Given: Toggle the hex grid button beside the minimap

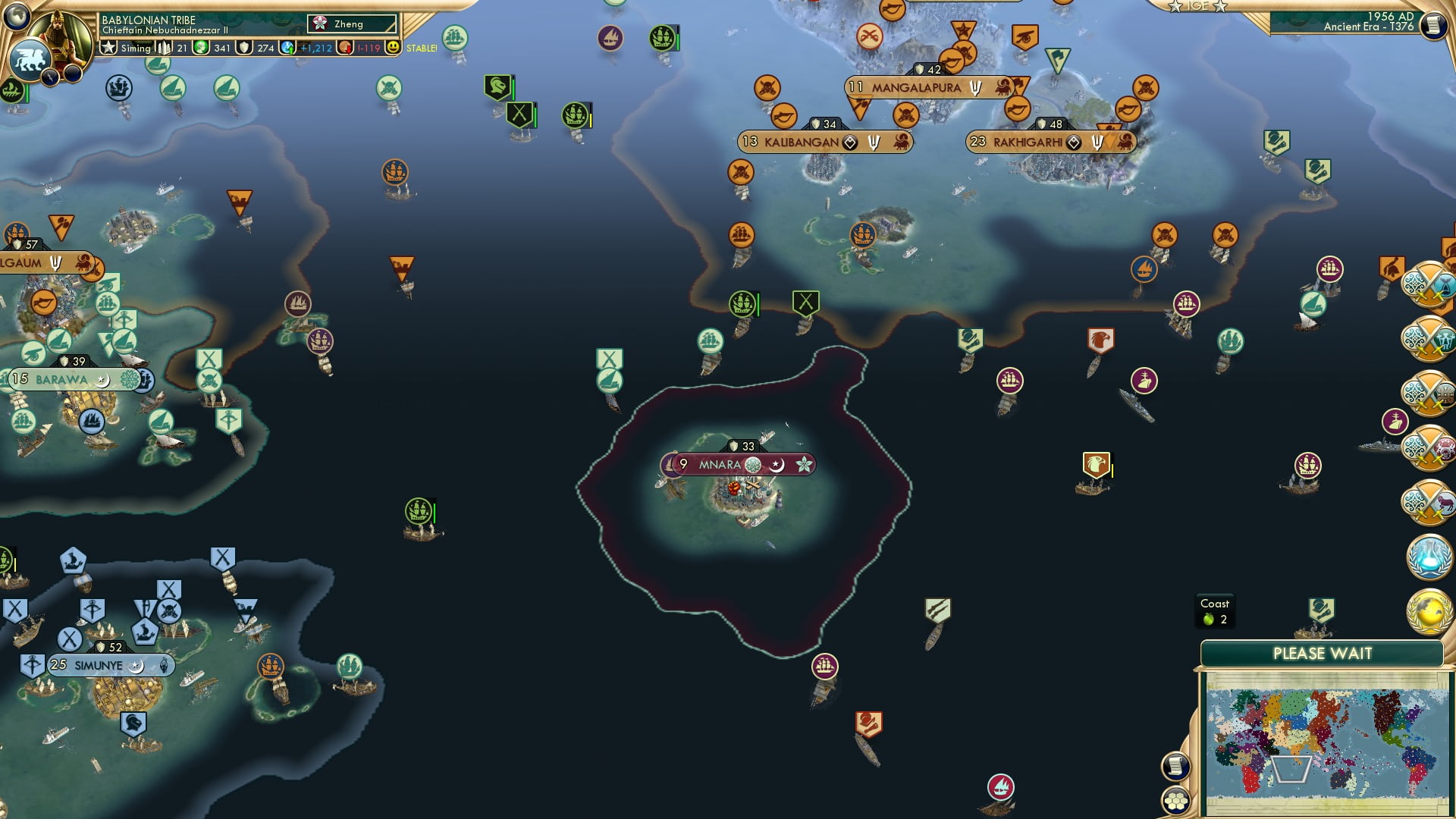Looking at the screenshot, I should click(x=1175, y=800).
